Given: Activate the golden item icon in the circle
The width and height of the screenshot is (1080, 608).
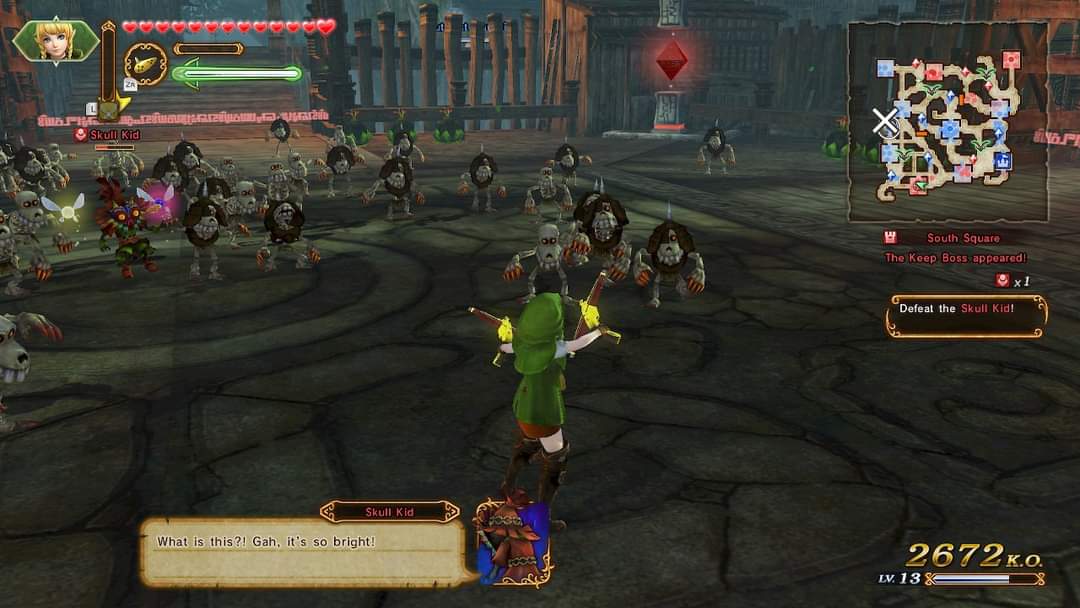Looking at the screenshot, I should coord(146,64).
